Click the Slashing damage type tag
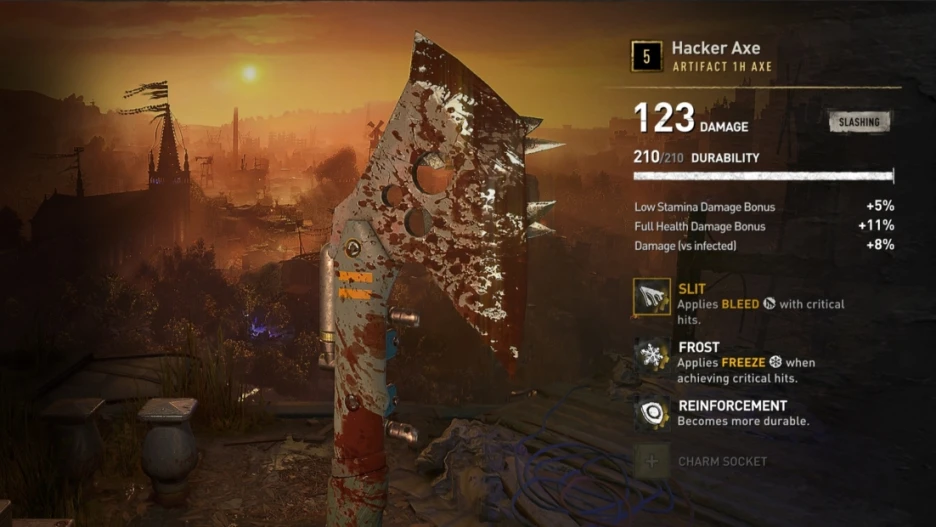This screenshot has height=527, width=936. 859,122
